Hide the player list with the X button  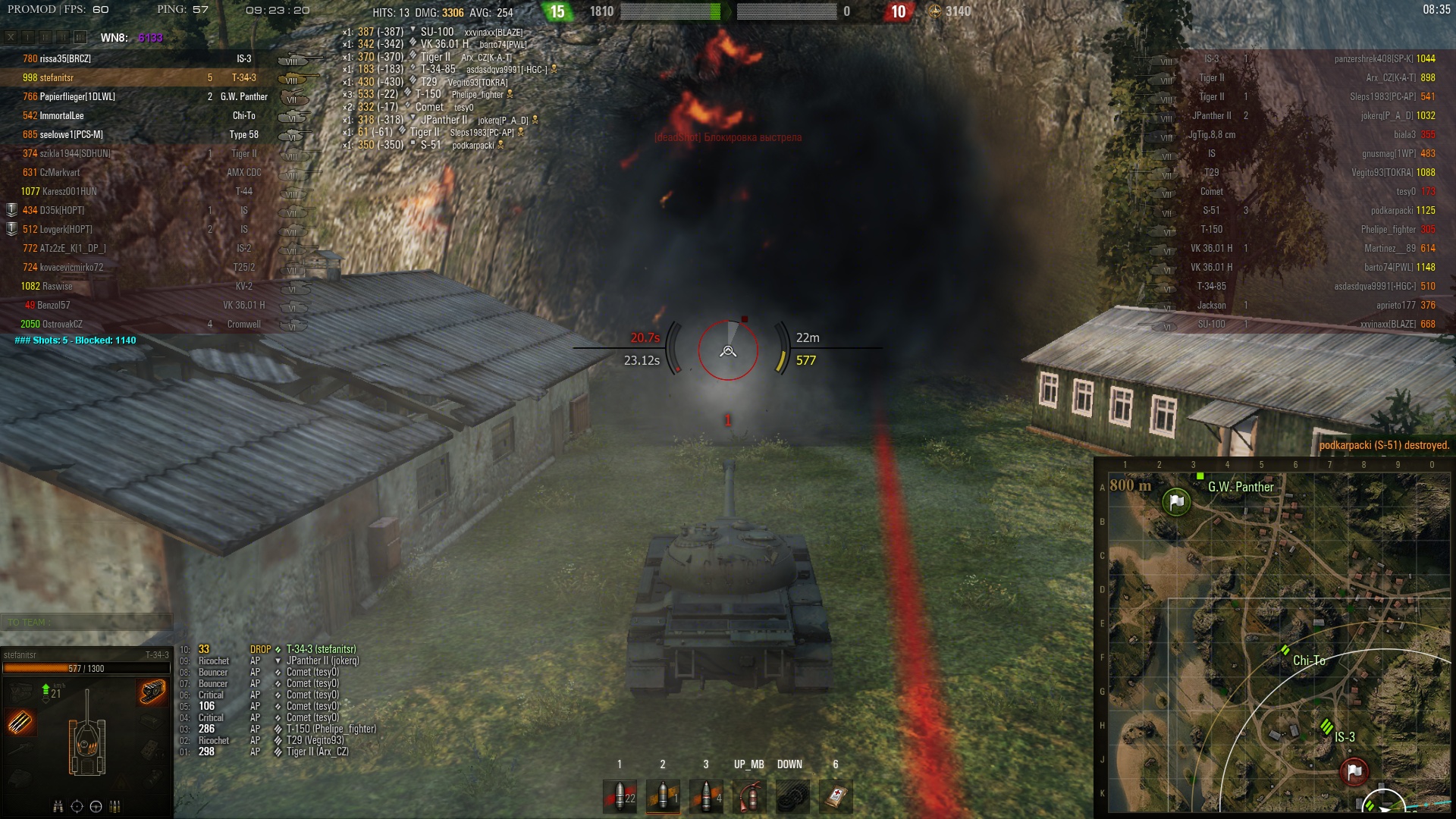point(11,37)
